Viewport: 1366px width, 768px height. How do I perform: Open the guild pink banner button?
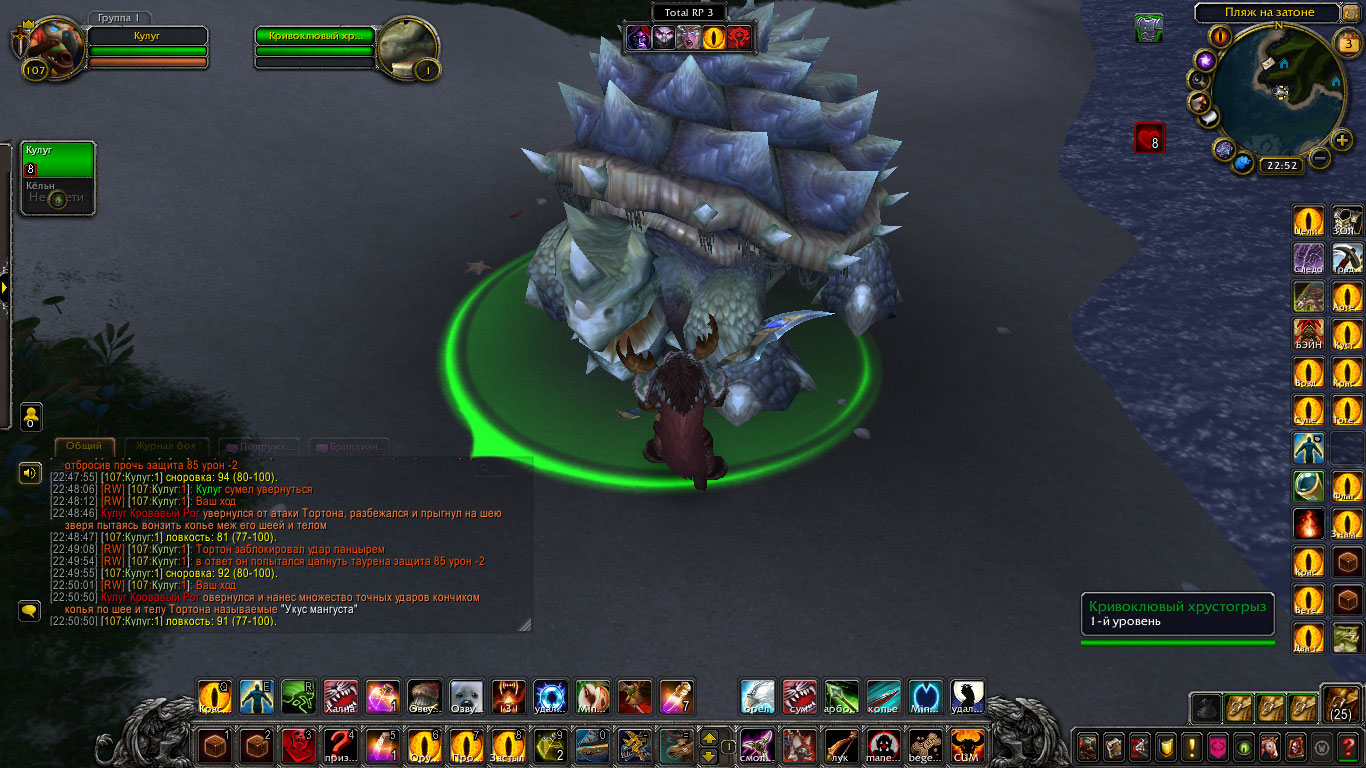[x=1217, y=746]
